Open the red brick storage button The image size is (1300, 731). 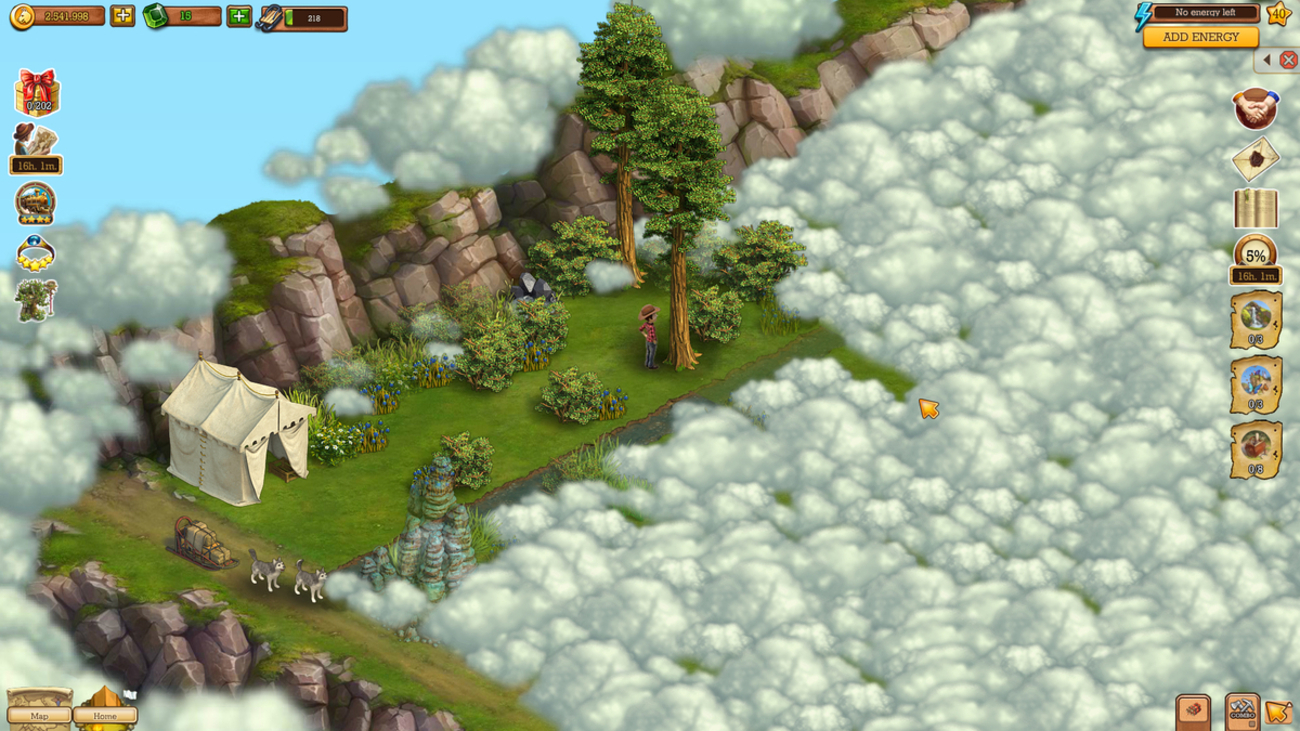coord(1193,712)
